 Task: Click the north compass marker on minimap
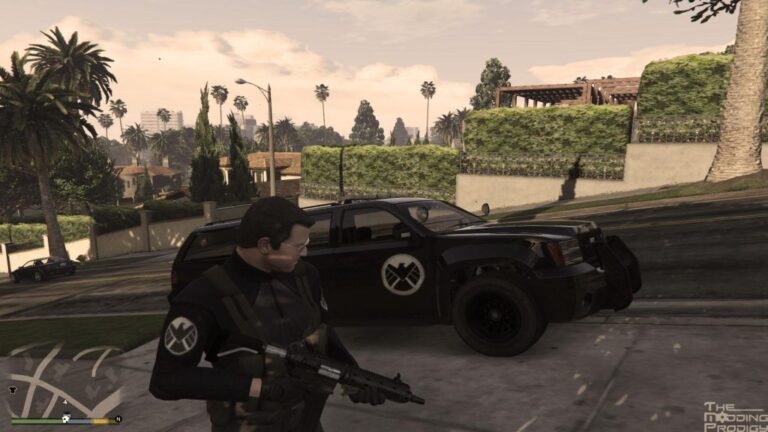click(118, 419)
